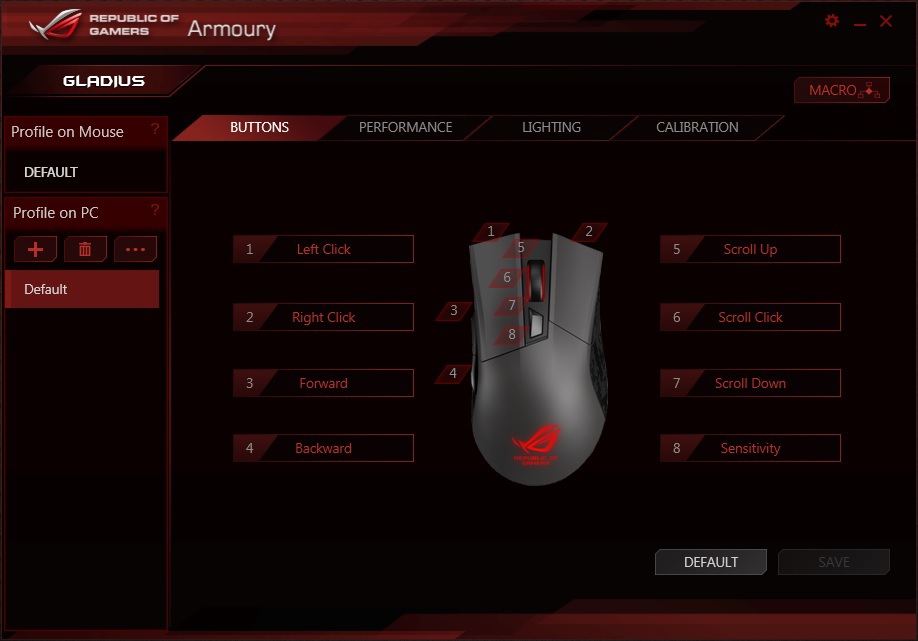Reassign the Scroll Up function
This screenshot has width=918, height=641.
coord(750,249)
